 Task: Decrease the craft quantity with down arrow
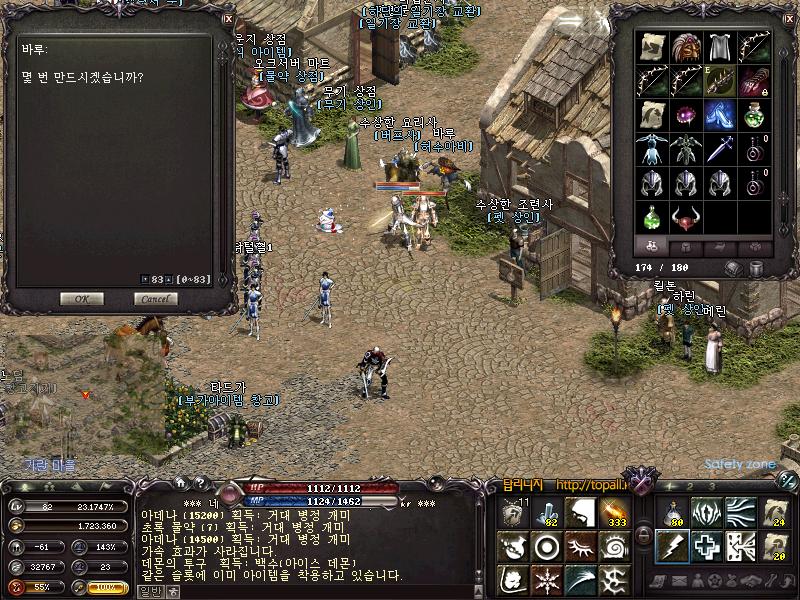point(145,279)
